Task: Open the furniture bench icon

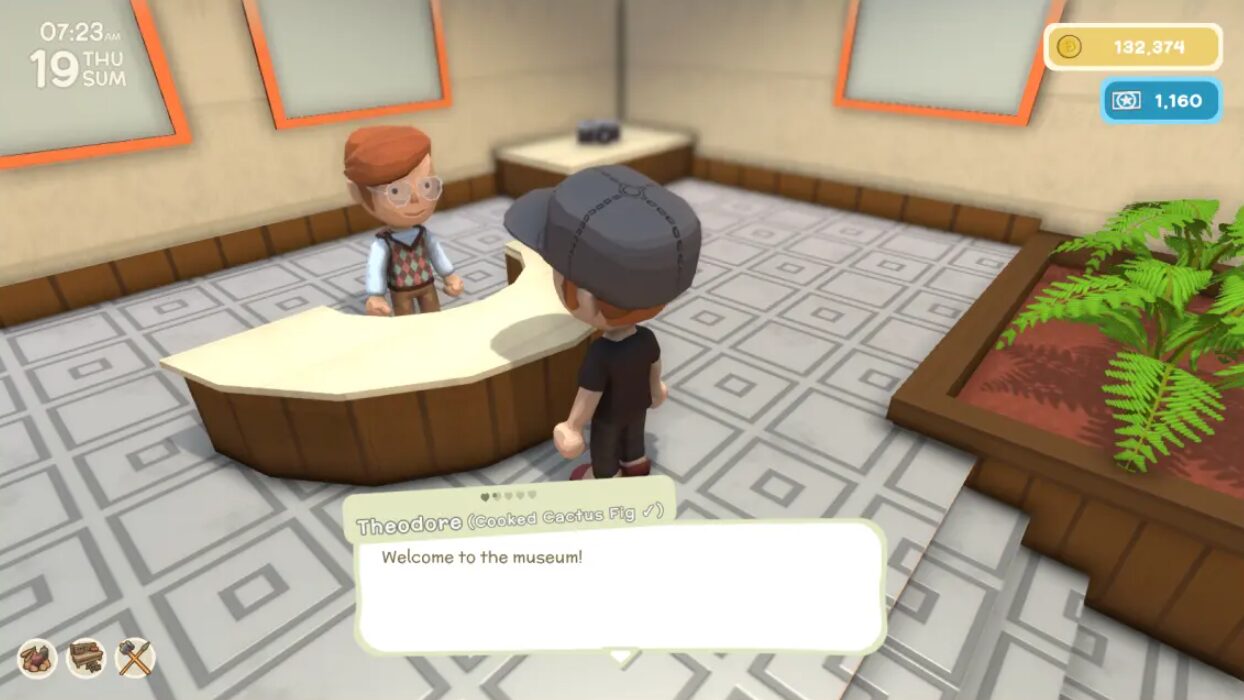Action: [x=86, y=658]
